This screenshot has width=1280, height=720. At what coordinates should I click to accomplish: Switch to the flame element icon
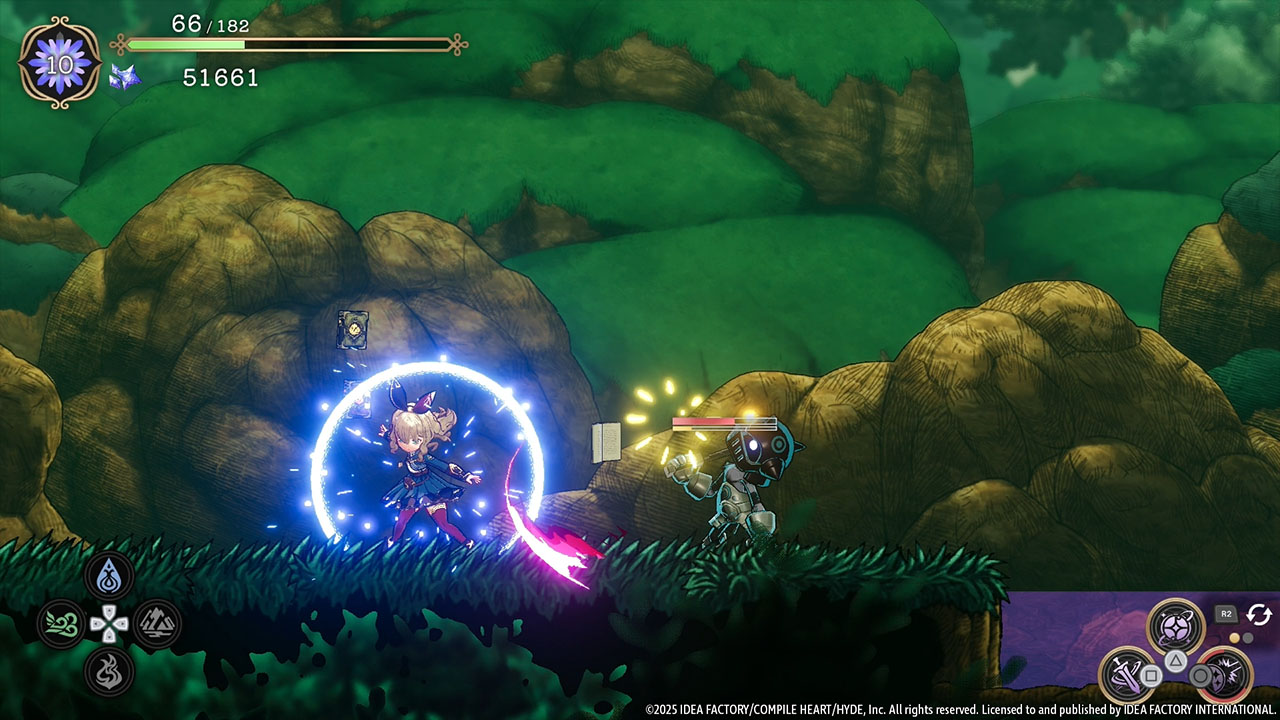click(109, 672)
